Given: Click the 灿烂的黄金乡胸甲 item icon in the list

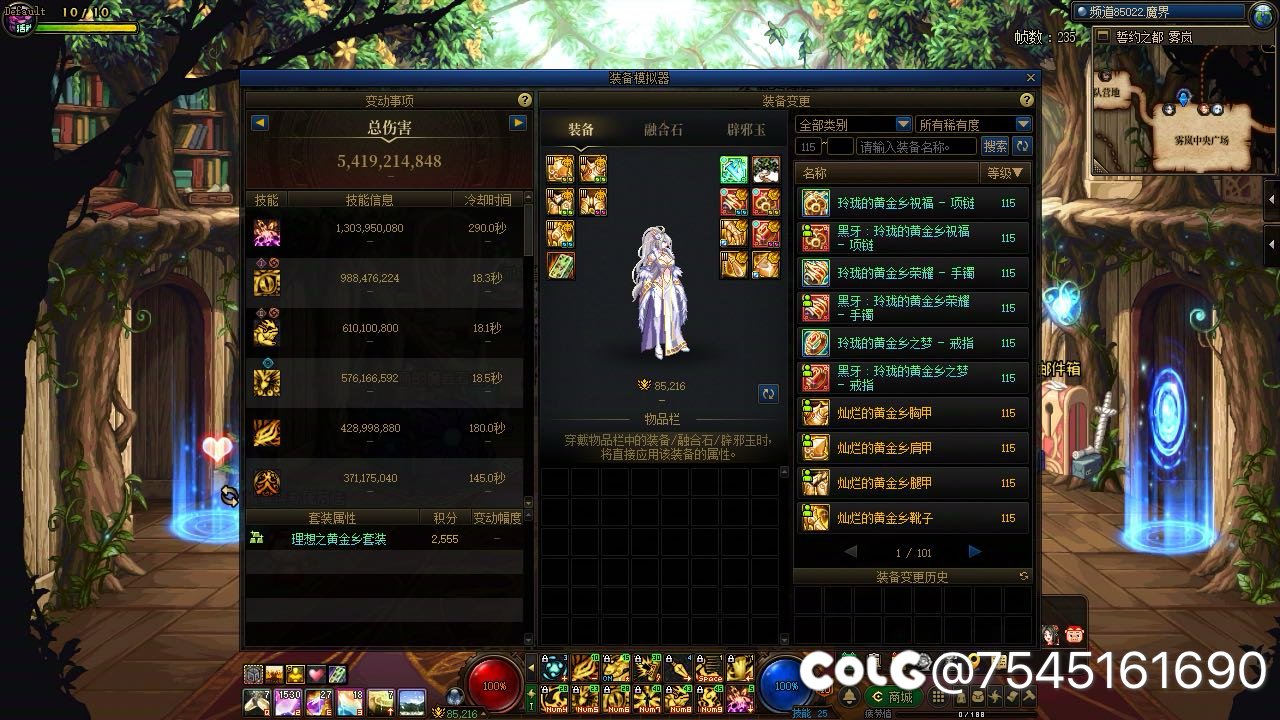Looking at the screenshot, I should click(815, 413).
